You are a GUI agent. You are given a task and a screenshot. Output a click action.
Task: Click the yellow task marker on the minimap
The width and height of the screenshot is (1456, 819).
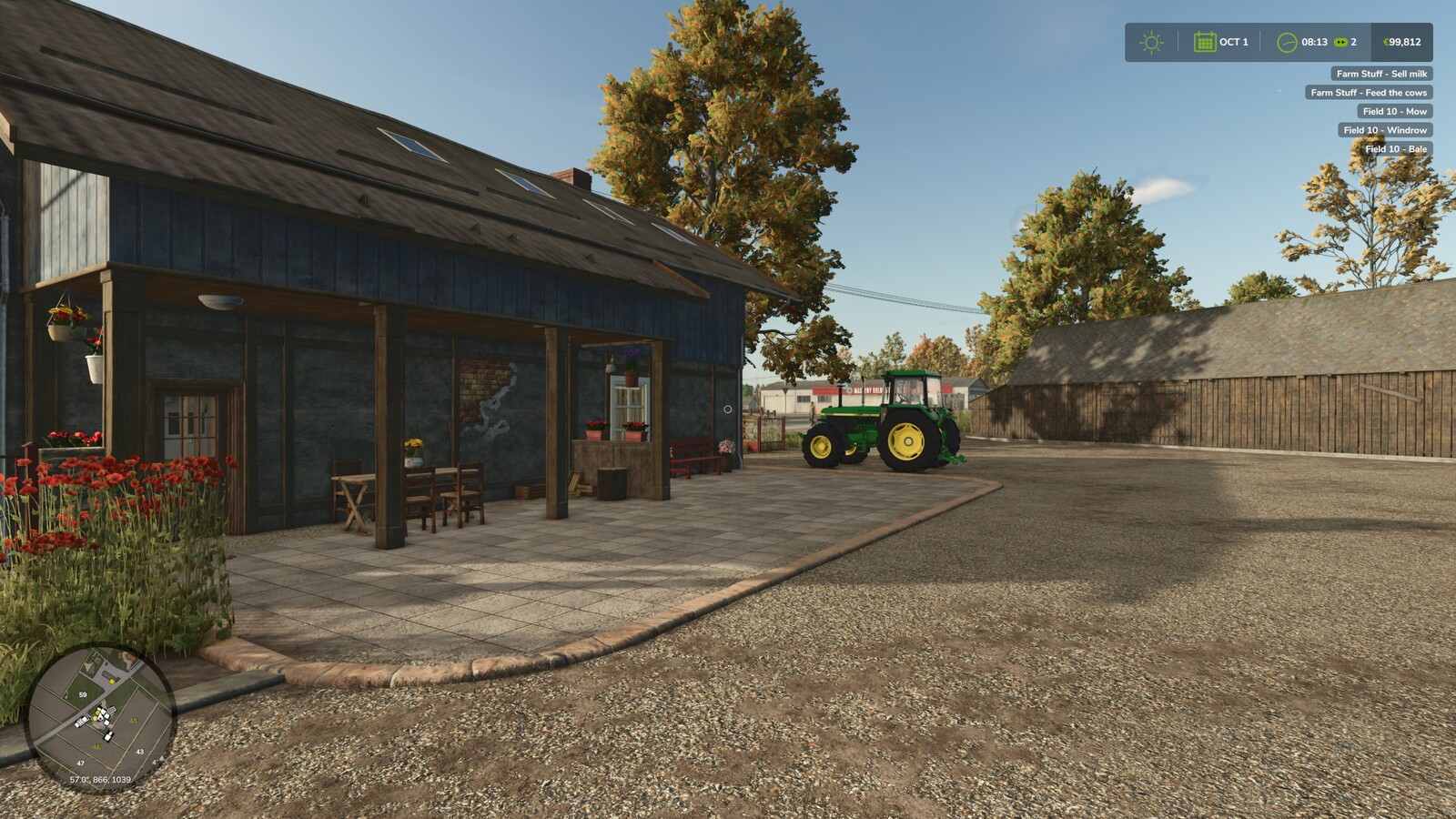point(111,681)
